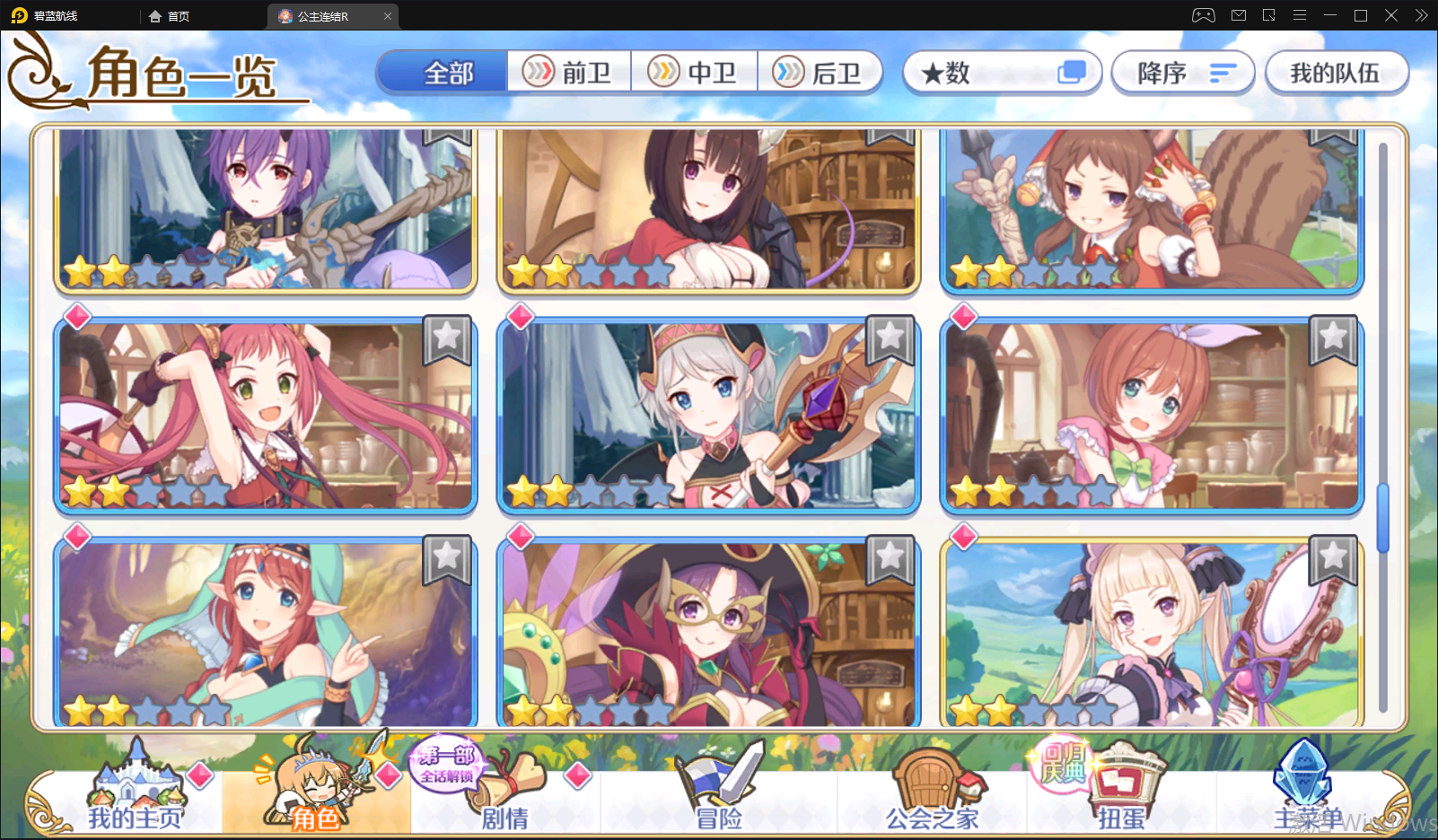The height and width of the screenshot is (840, 1438).
Task: Open the 主菜单 crystal main menu icon
Action: (1303, 779)
